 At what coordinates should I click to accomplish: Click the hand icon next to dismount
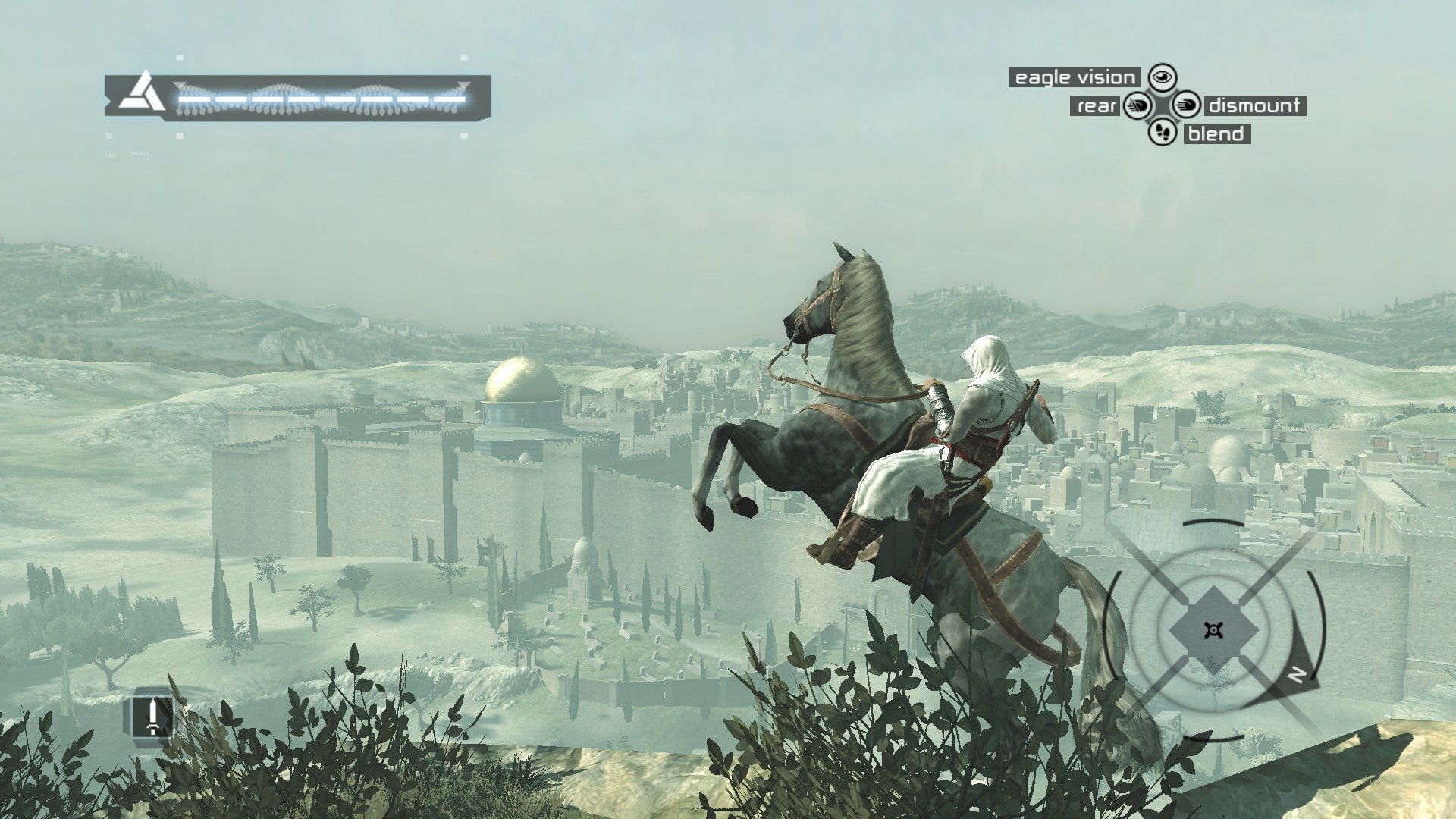tap(1188, 105)
